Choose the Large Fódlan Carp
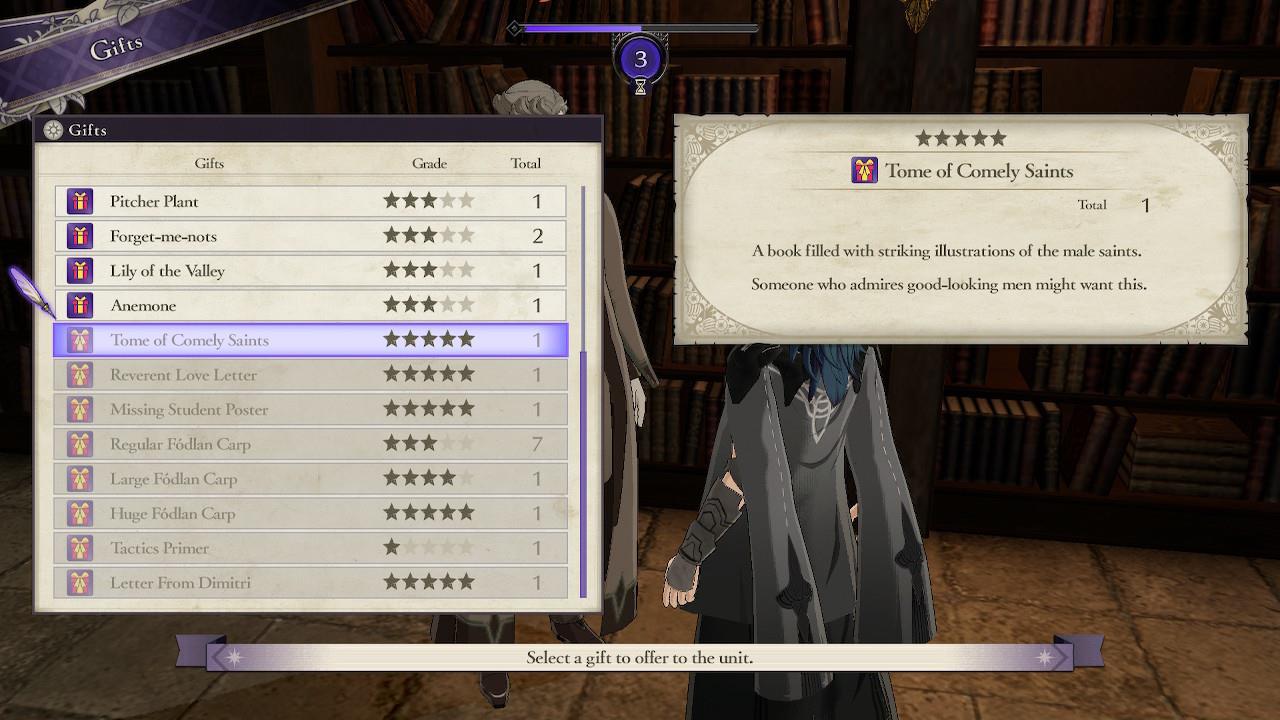Viewport: 1280px width, 720px height. (310, 479)
